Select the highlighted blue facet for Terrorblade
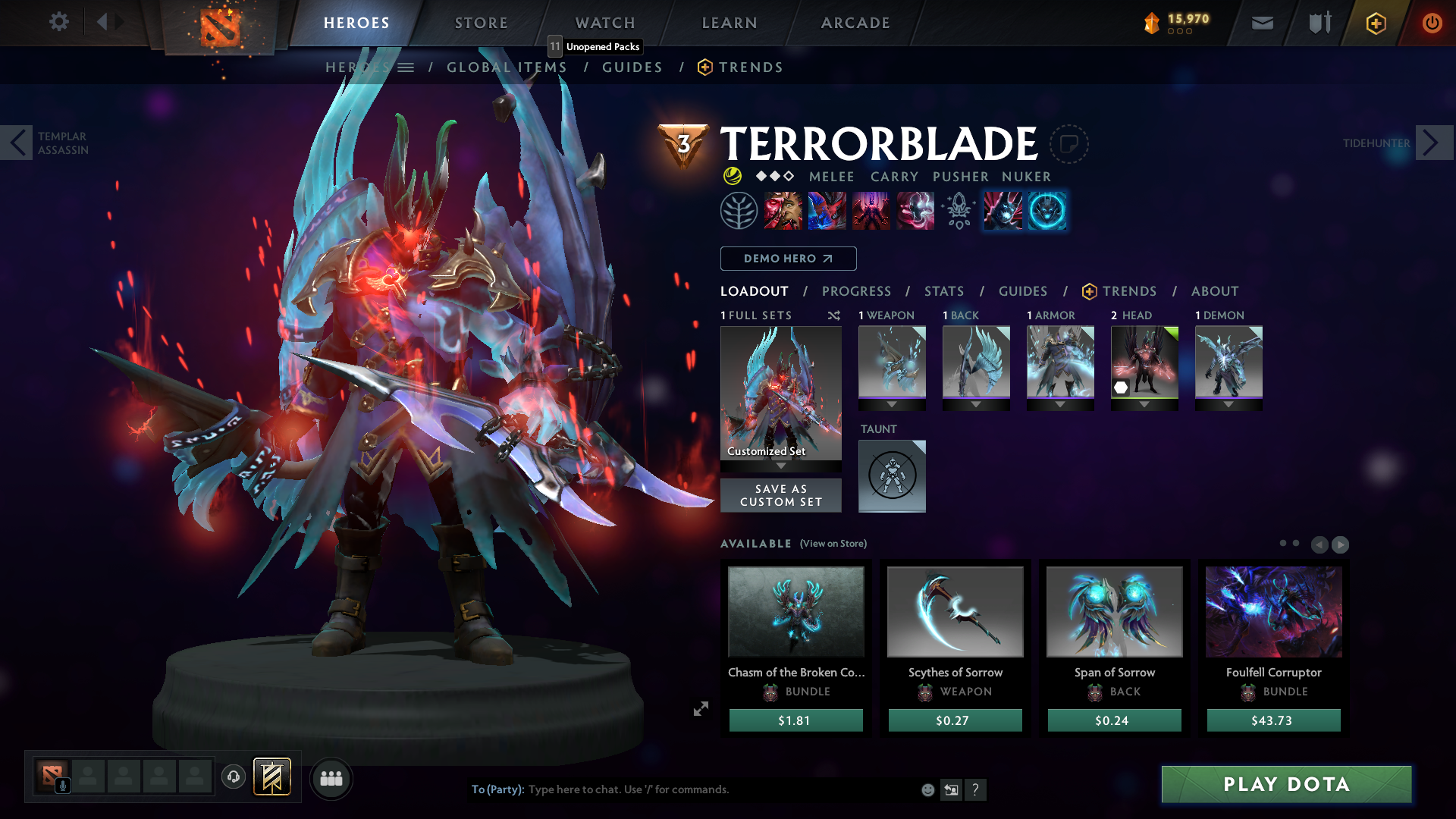The width and height of the screenshot is (1456, 819). (1047, 211)
